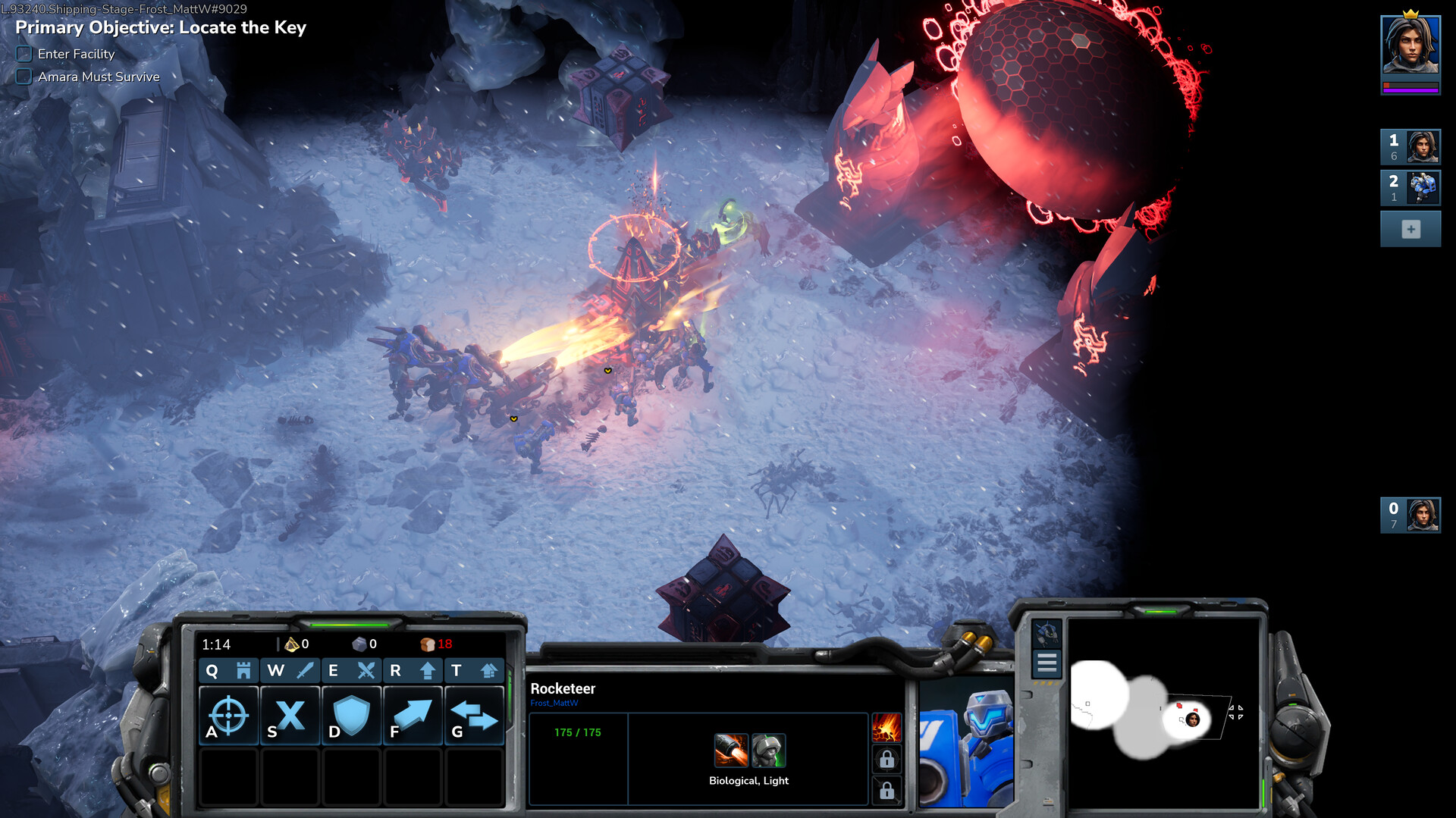Image resolution: width=1456 pixels, height=818 pixels.
Task: Activate Hold Position shield icon (D)
Action: point(351,715)
